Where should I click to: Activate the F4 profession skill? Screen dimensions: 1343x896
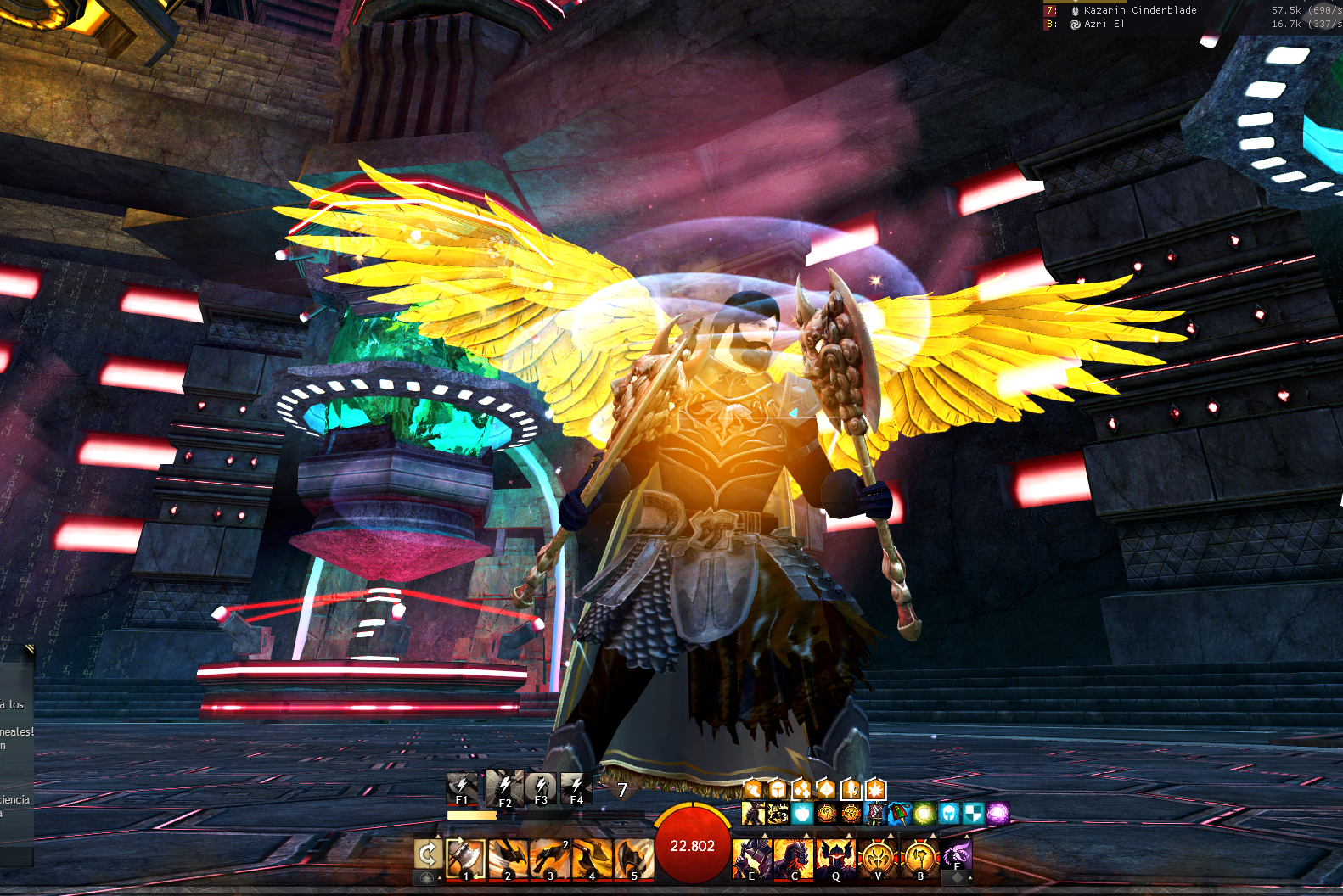click(x=576, y=788)
